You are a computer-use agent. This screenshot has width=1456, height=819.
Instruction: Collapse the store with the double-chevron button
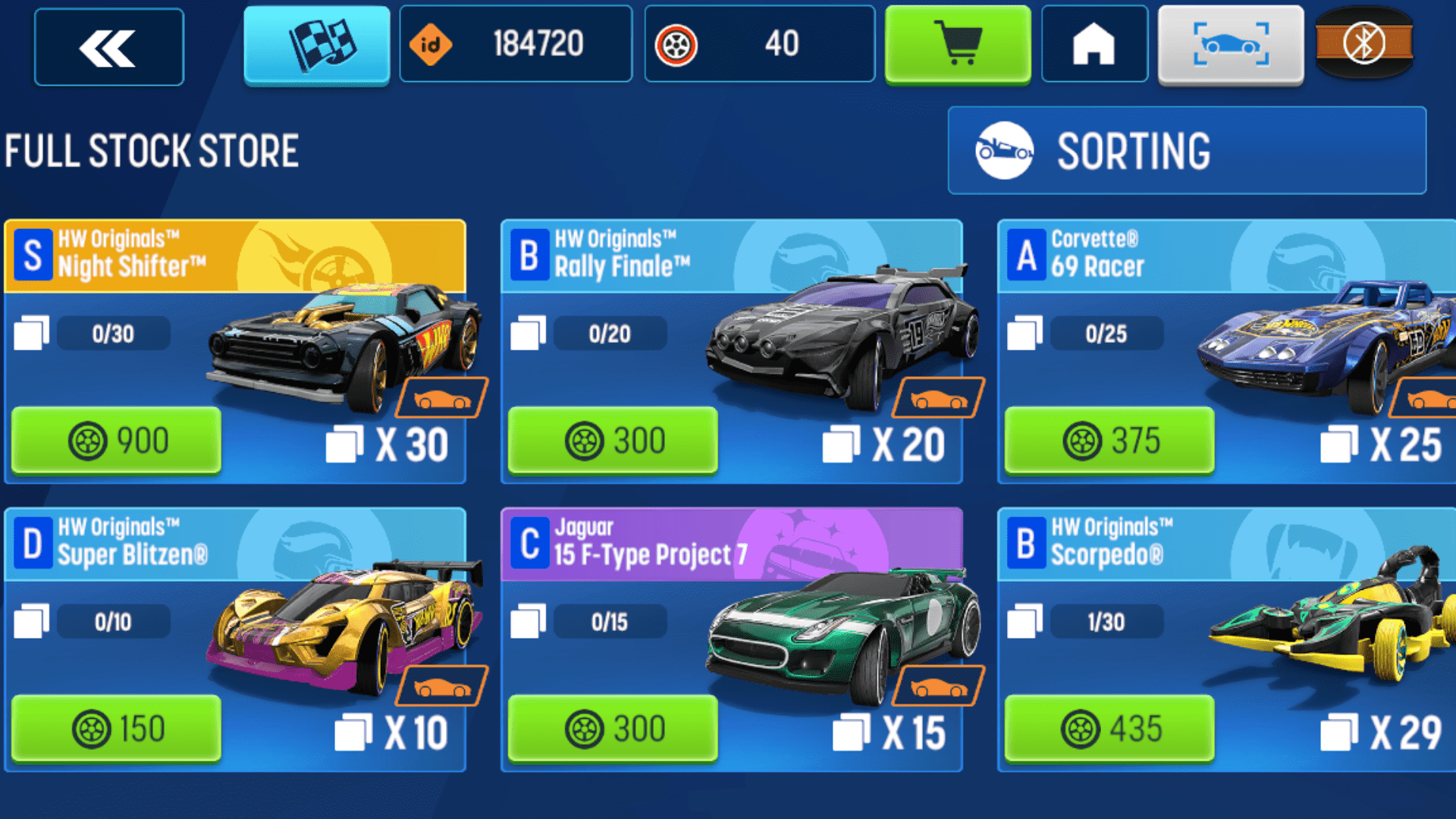coord(108,45)
